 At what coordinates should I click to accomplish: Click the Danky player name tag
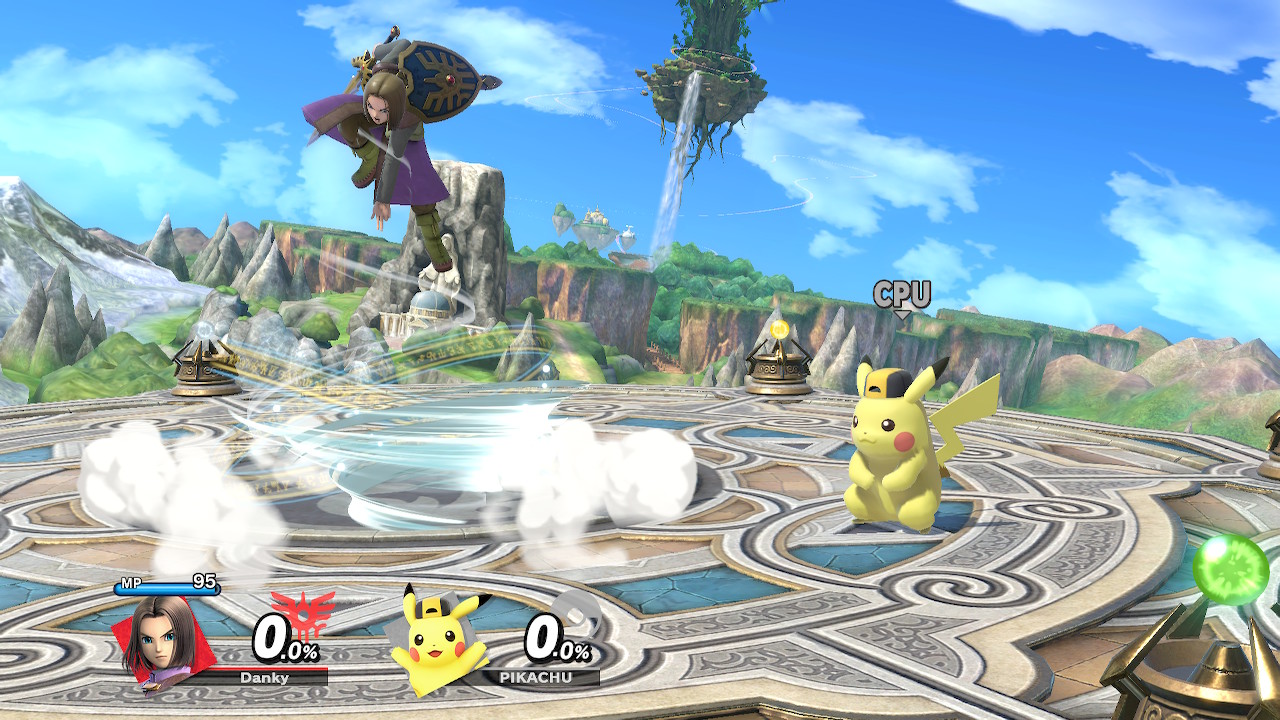(265, 677)
